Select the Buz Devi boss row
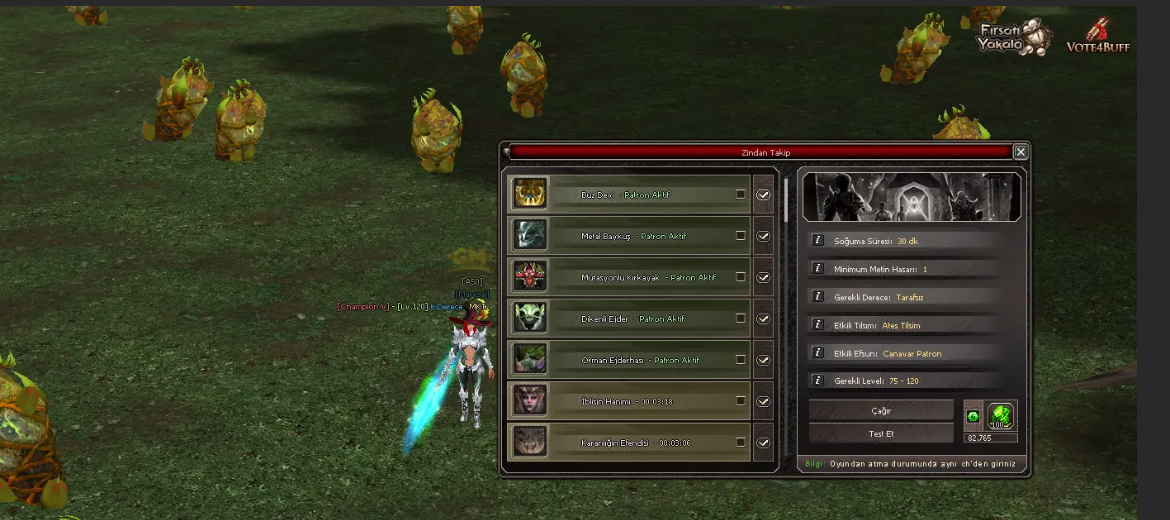The height and width of the screenshot is (520, 1170). [x=630, y=194]
